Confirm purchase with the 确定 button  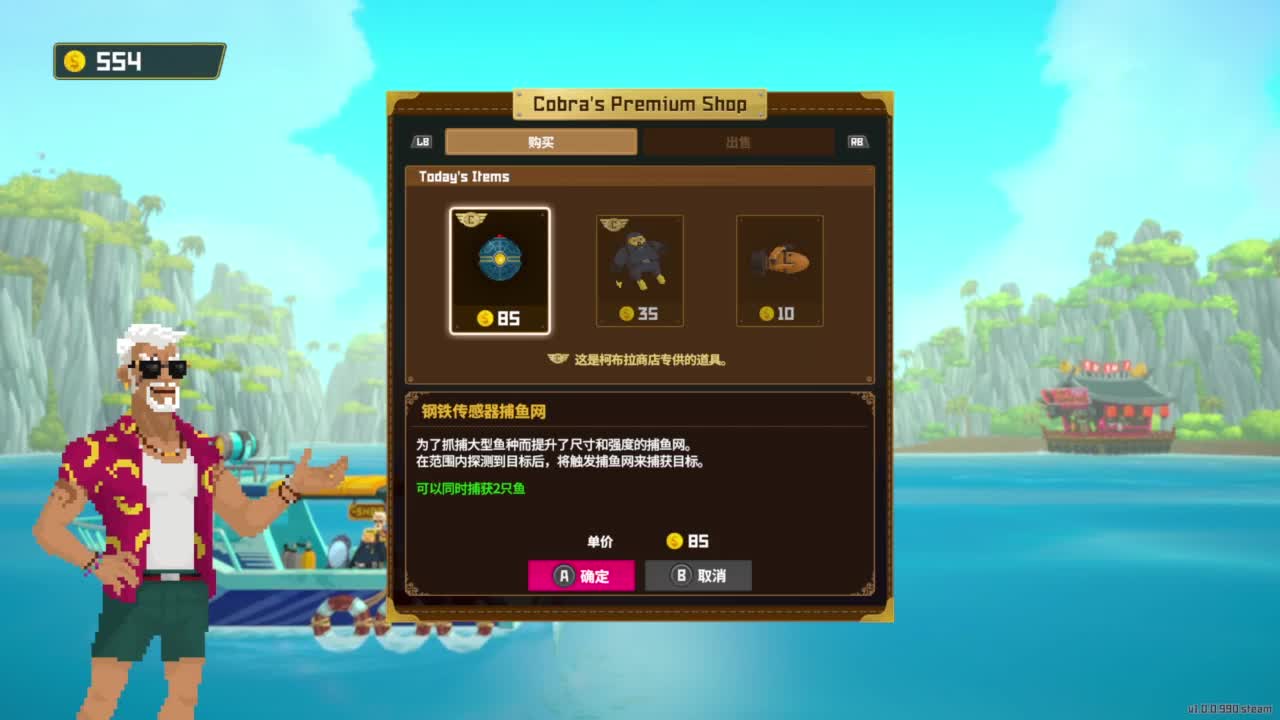click(x=583, y=575)
